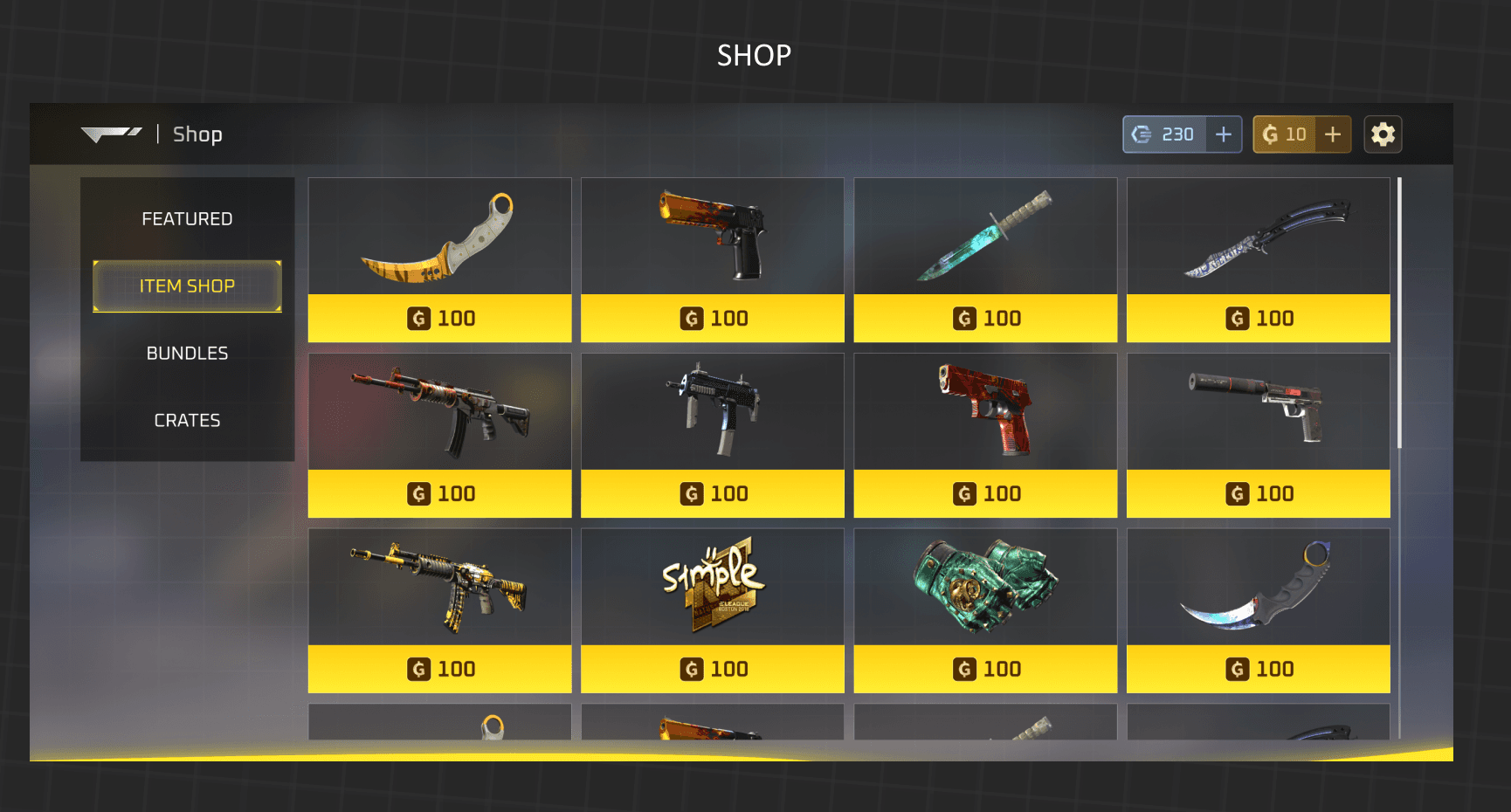The width and height of the screenshot is (1511, 812).
Task: Add more gold currency with plus button
Action: tap(1333, 134)
